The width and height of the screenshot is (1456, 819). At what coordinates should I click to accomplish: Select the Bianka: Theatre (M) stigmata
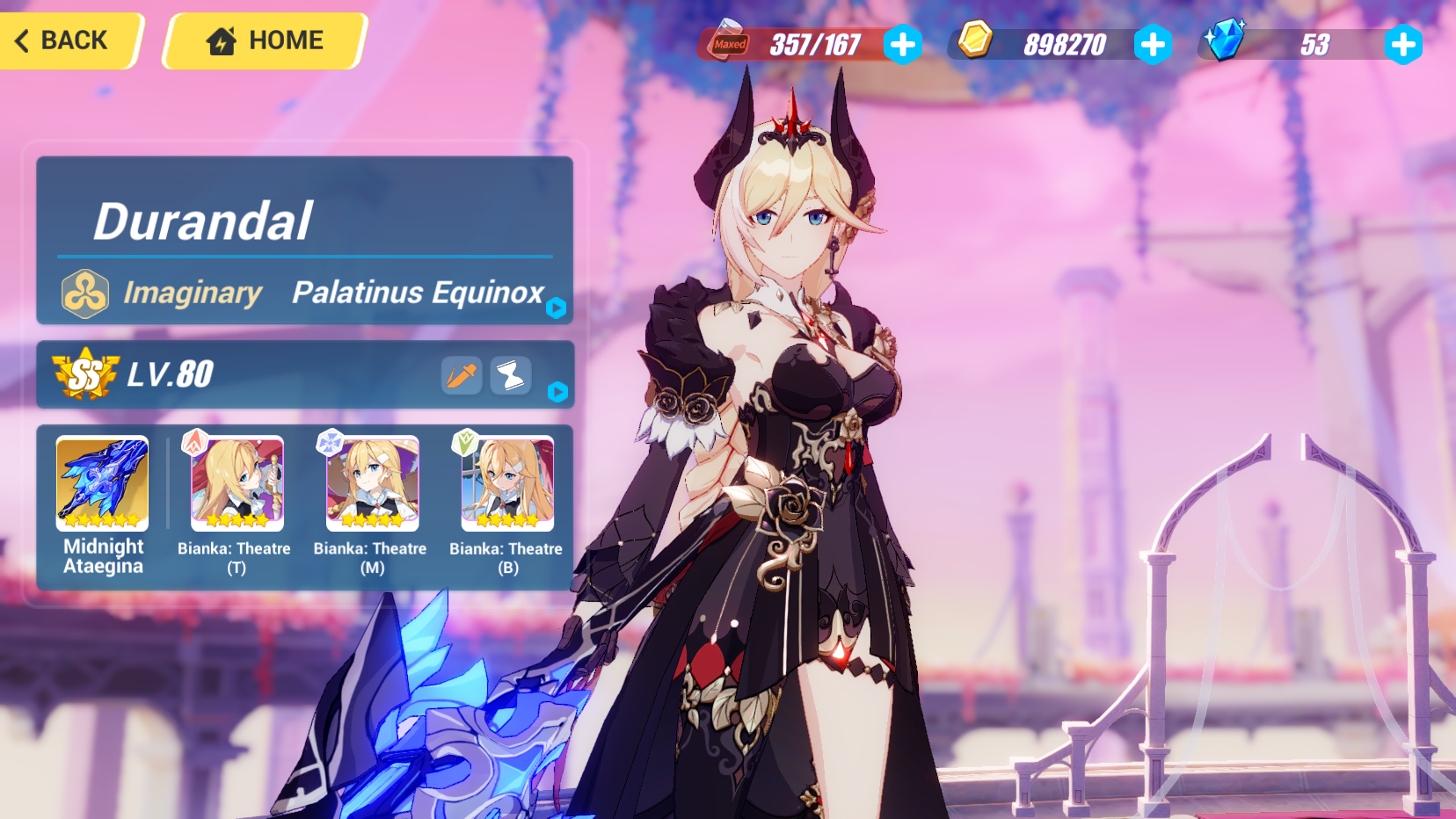(x=371, y=484)
